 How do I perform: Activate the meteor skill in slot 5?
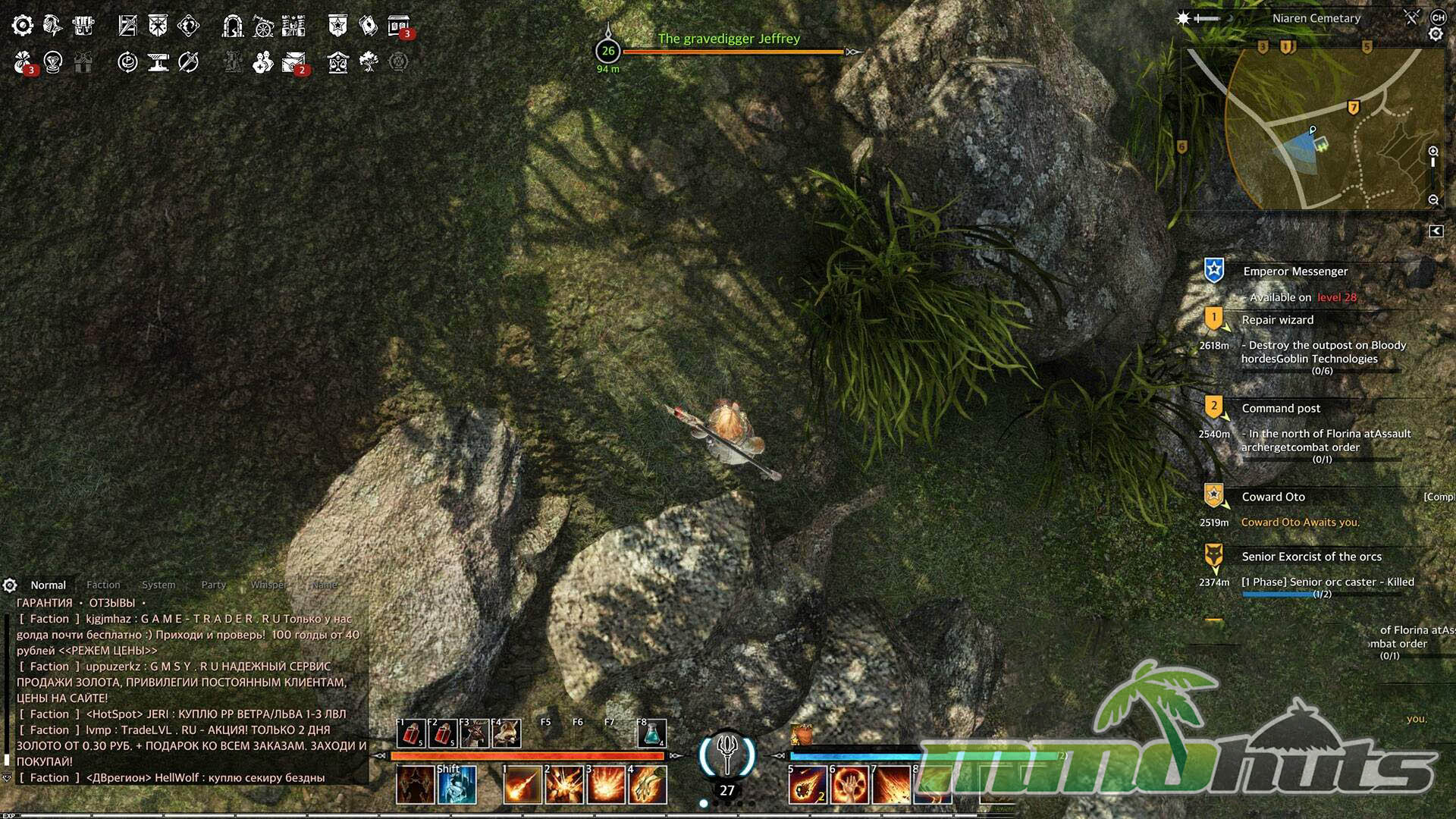807,784
